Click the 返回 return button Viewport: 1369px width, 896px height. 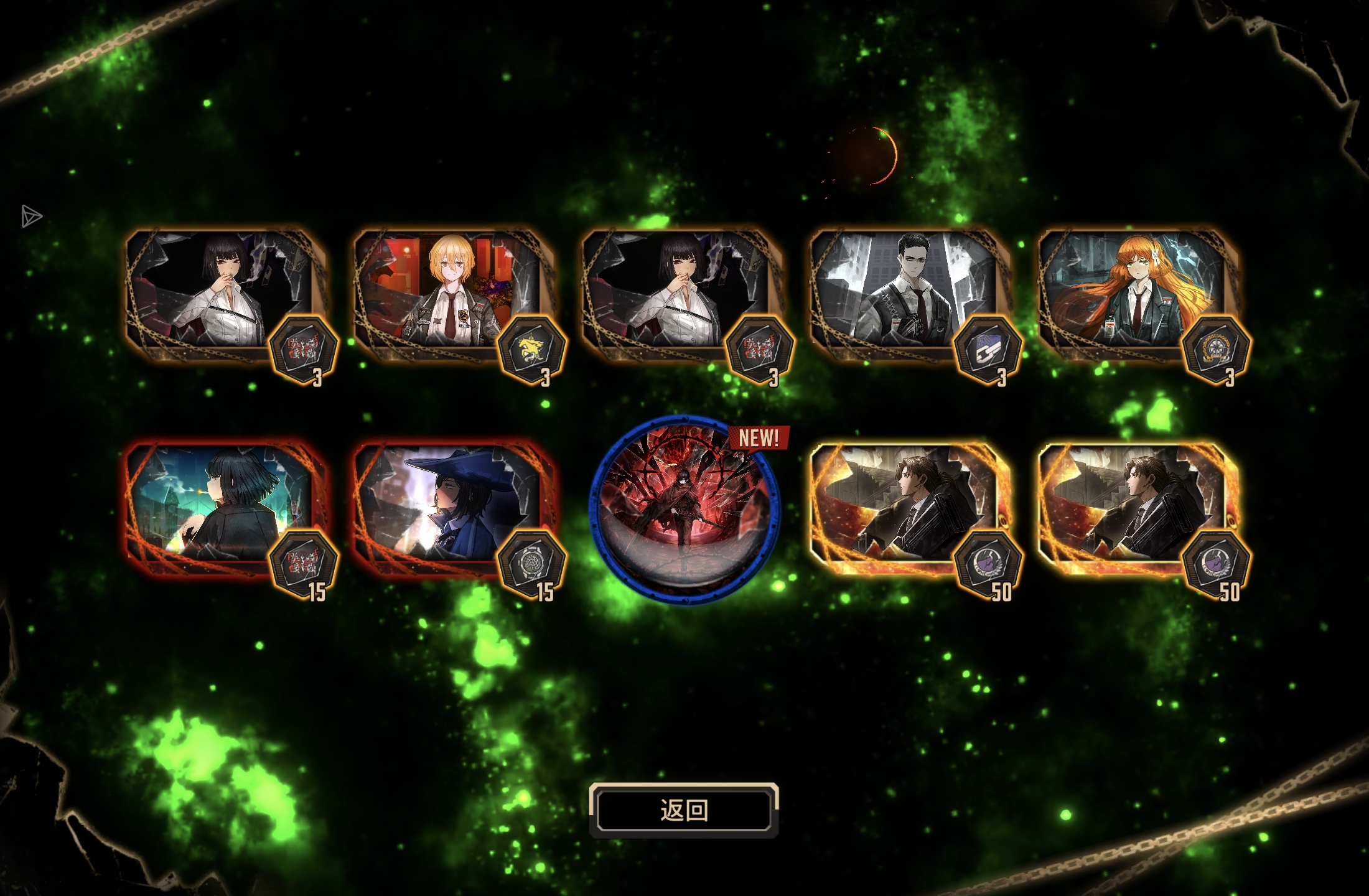coord(683,810)
